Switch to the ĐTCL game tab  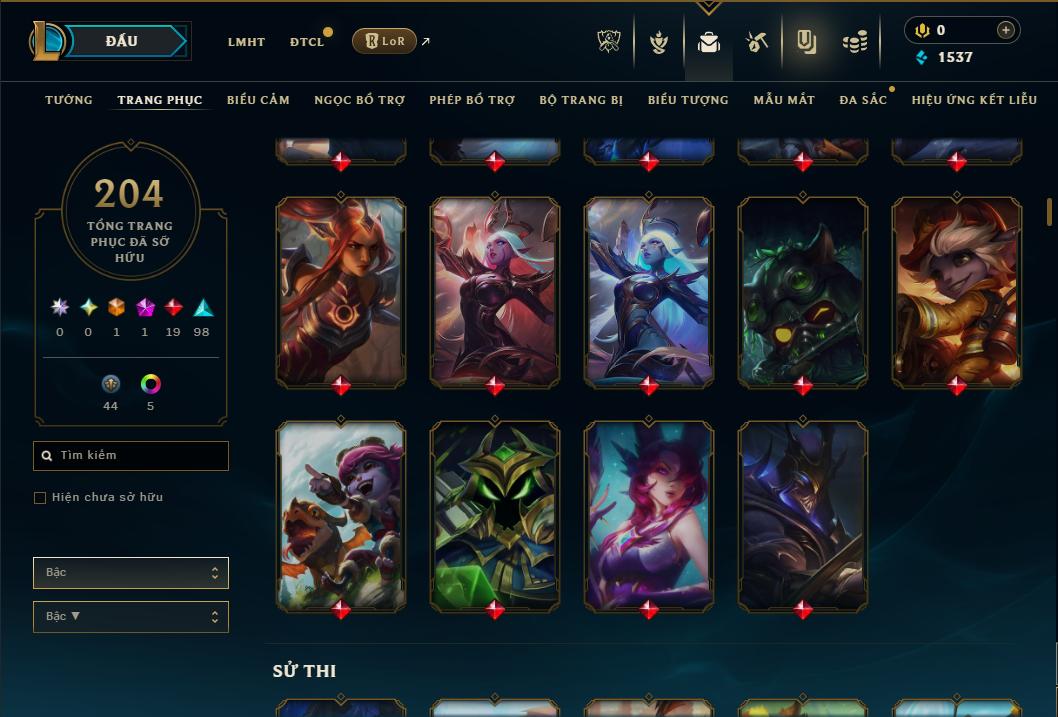click(307, 42)
